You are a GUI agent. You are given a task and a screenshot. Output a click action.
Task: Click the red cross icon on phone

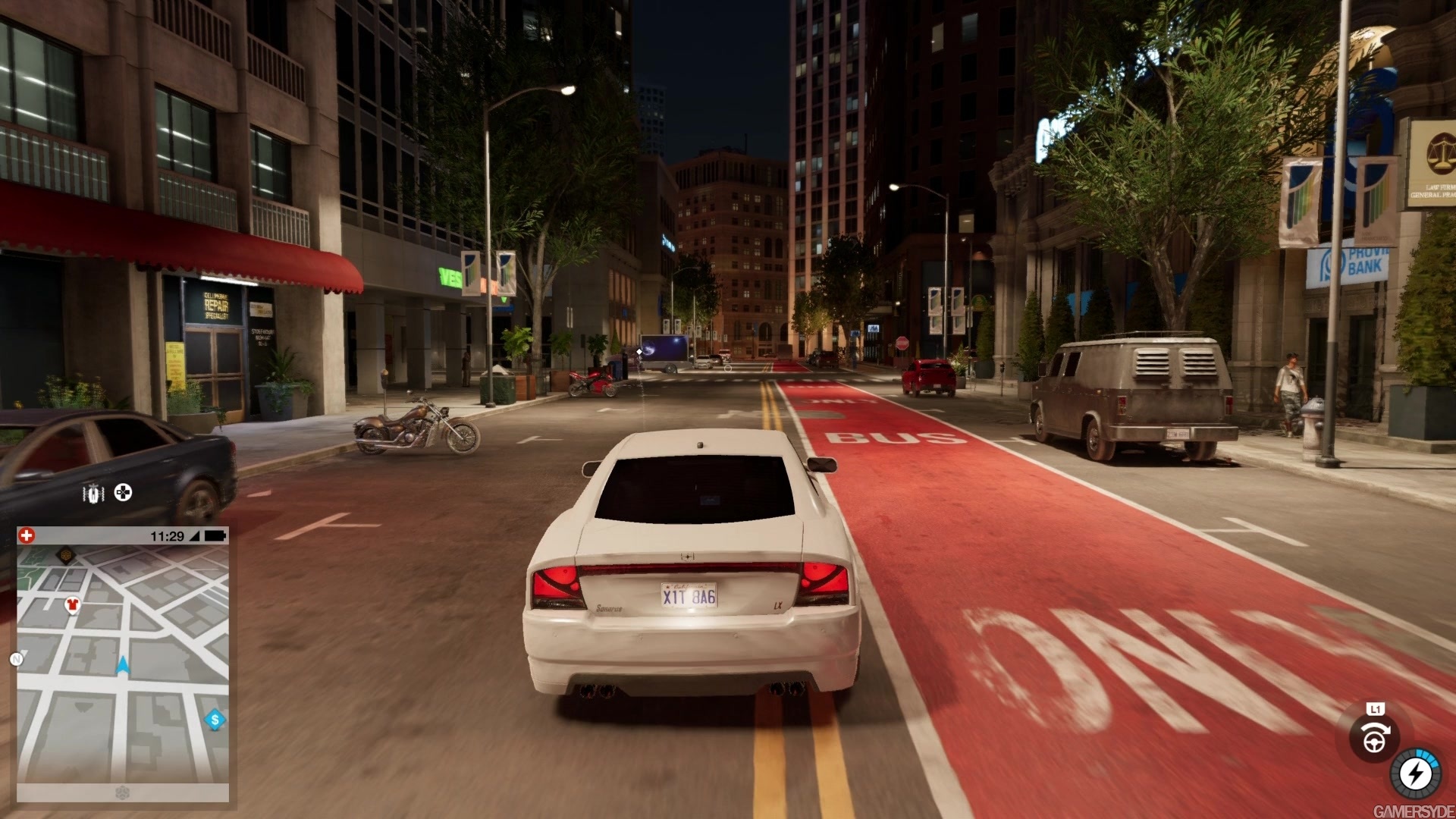[27, 536]
